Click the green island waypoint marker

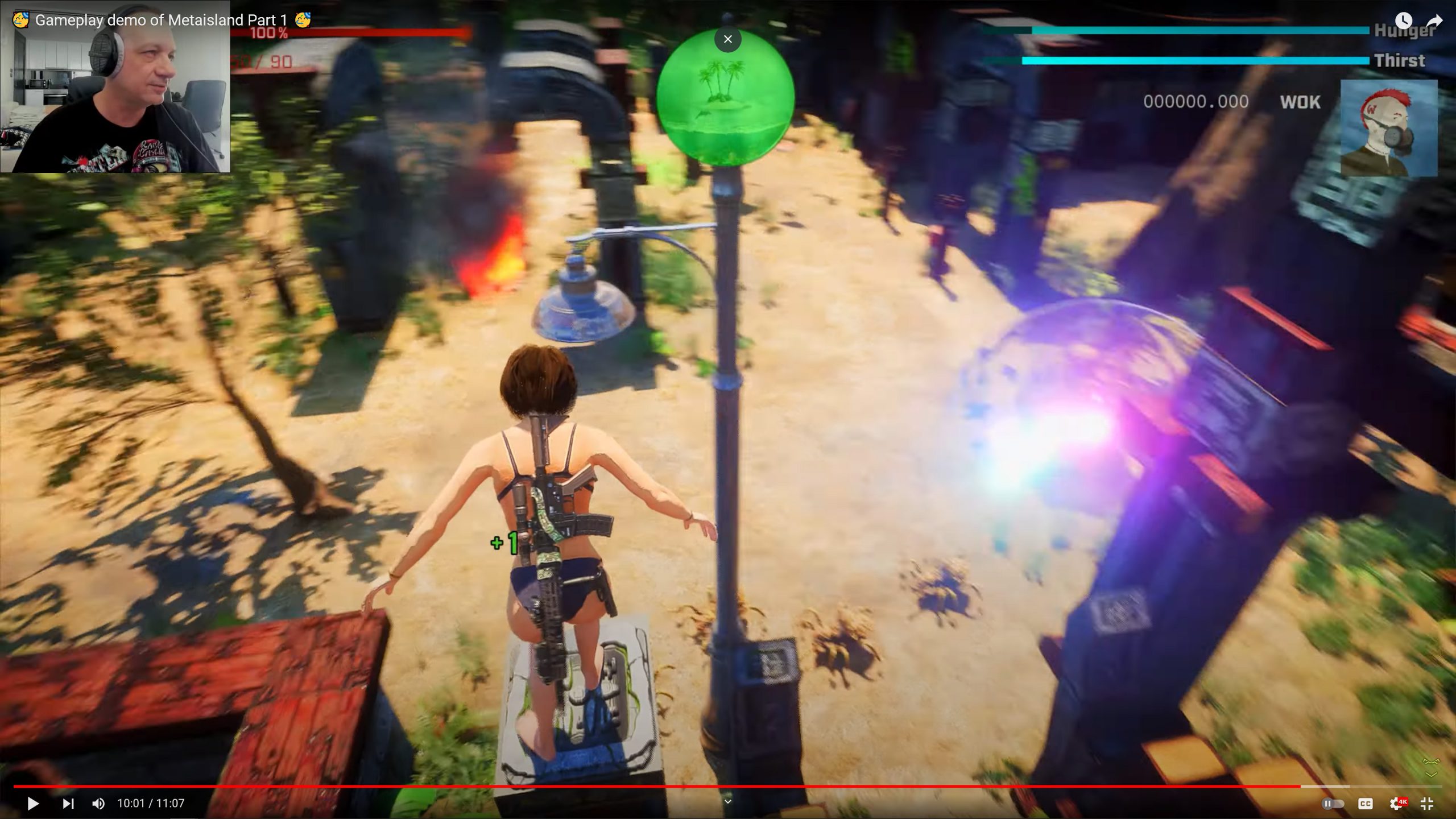pos(726,97)
